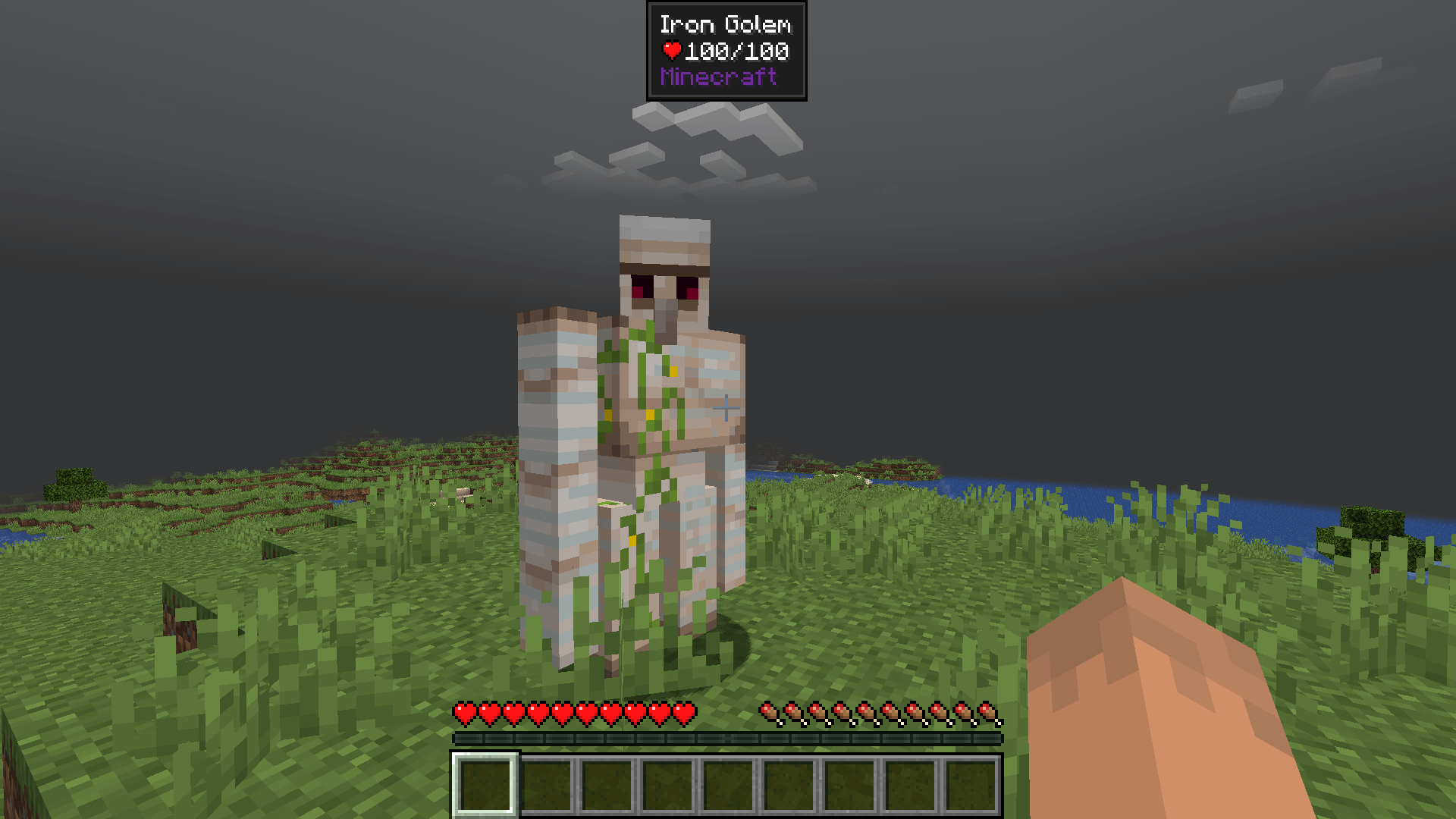Select the first hotbar slot
This screenshot has height=819, width=1456.
tap(486, 783)
